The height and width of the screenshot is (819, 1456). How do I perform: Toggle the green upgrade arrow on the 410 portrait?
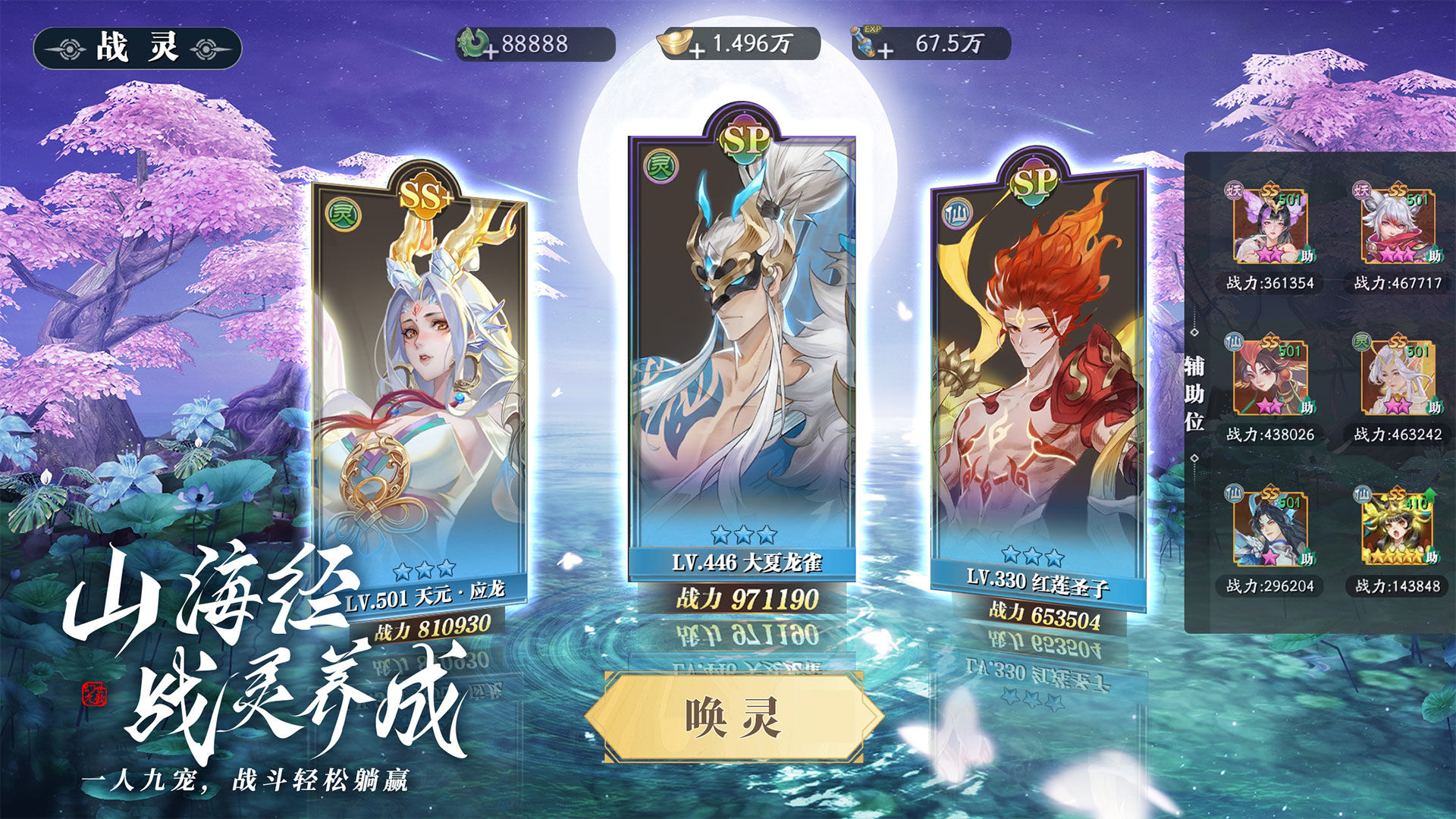[1429, 494]
